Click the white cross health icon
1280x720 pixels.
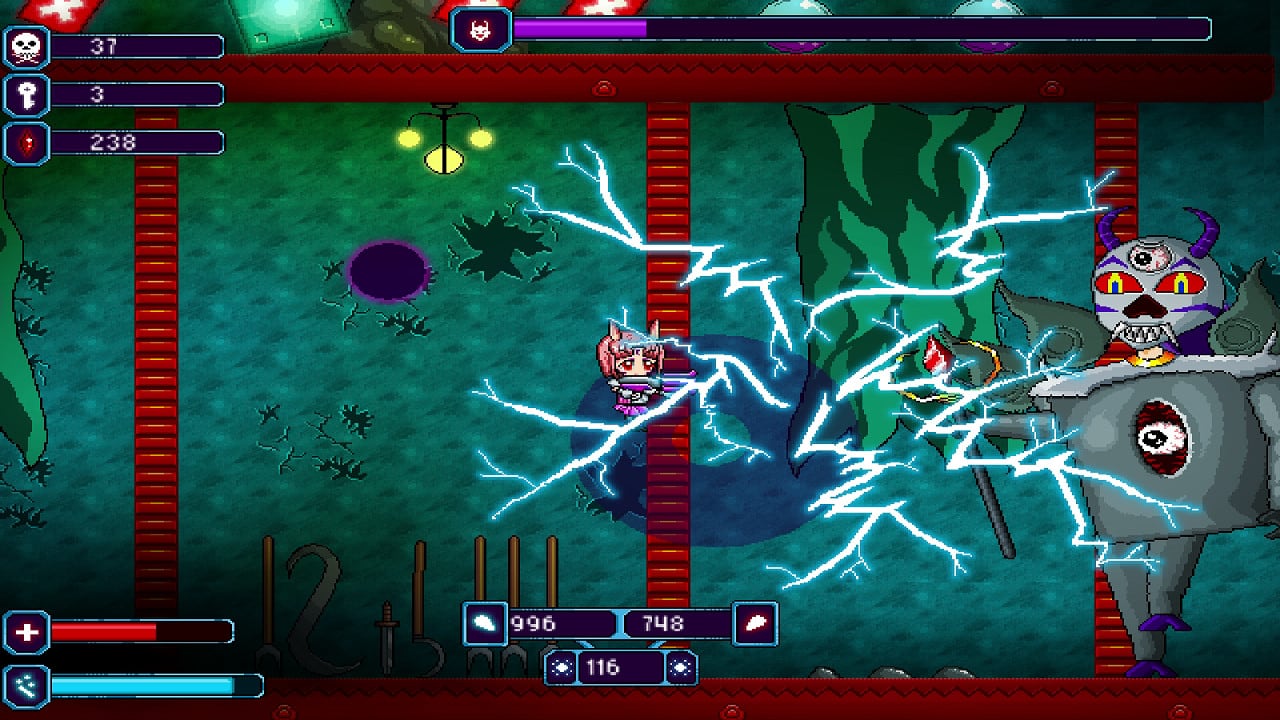26,632
